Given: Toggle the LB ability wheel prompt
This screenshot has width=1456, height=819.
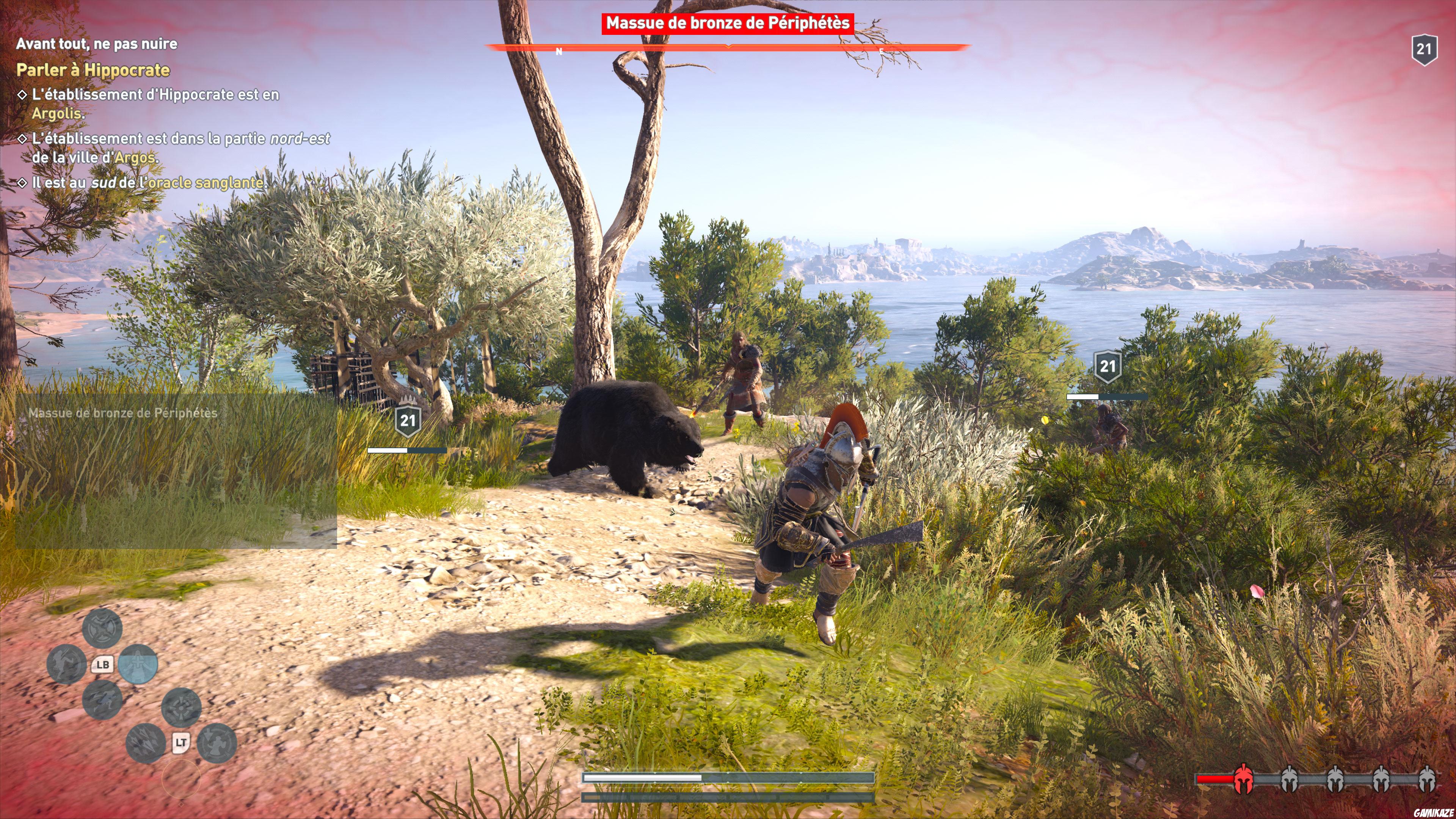Looking at the screenshot, I should [104, 665].
